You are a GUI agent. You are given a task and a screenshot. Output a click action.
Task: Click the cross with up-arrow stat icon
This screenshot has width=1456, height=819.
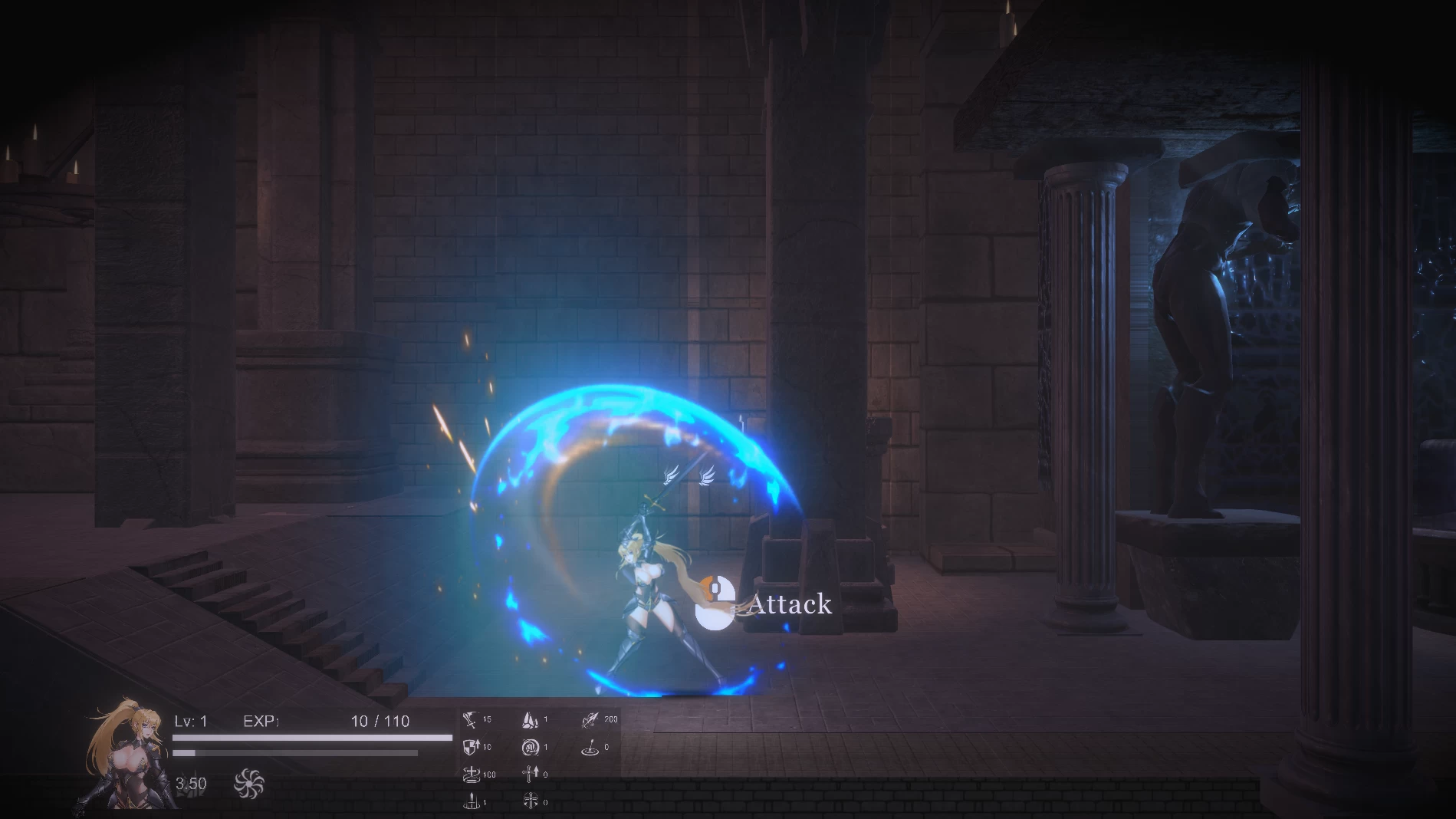tap(530, 775)
